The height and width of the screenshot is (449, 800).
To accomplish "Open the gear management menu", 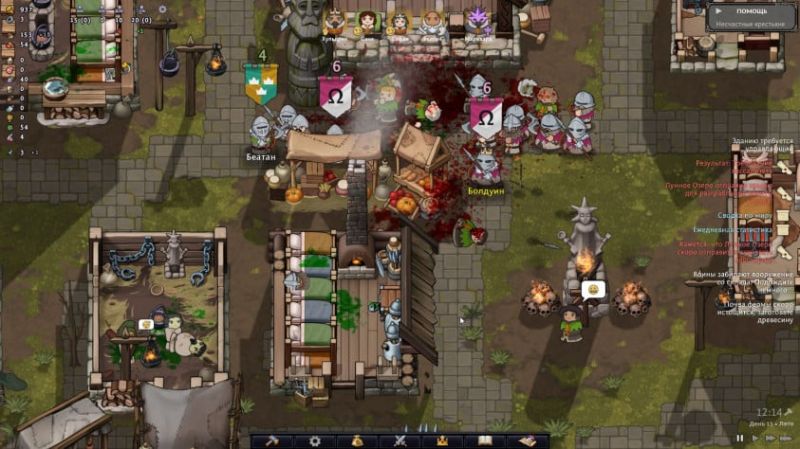I will click(x=315, y=441).
